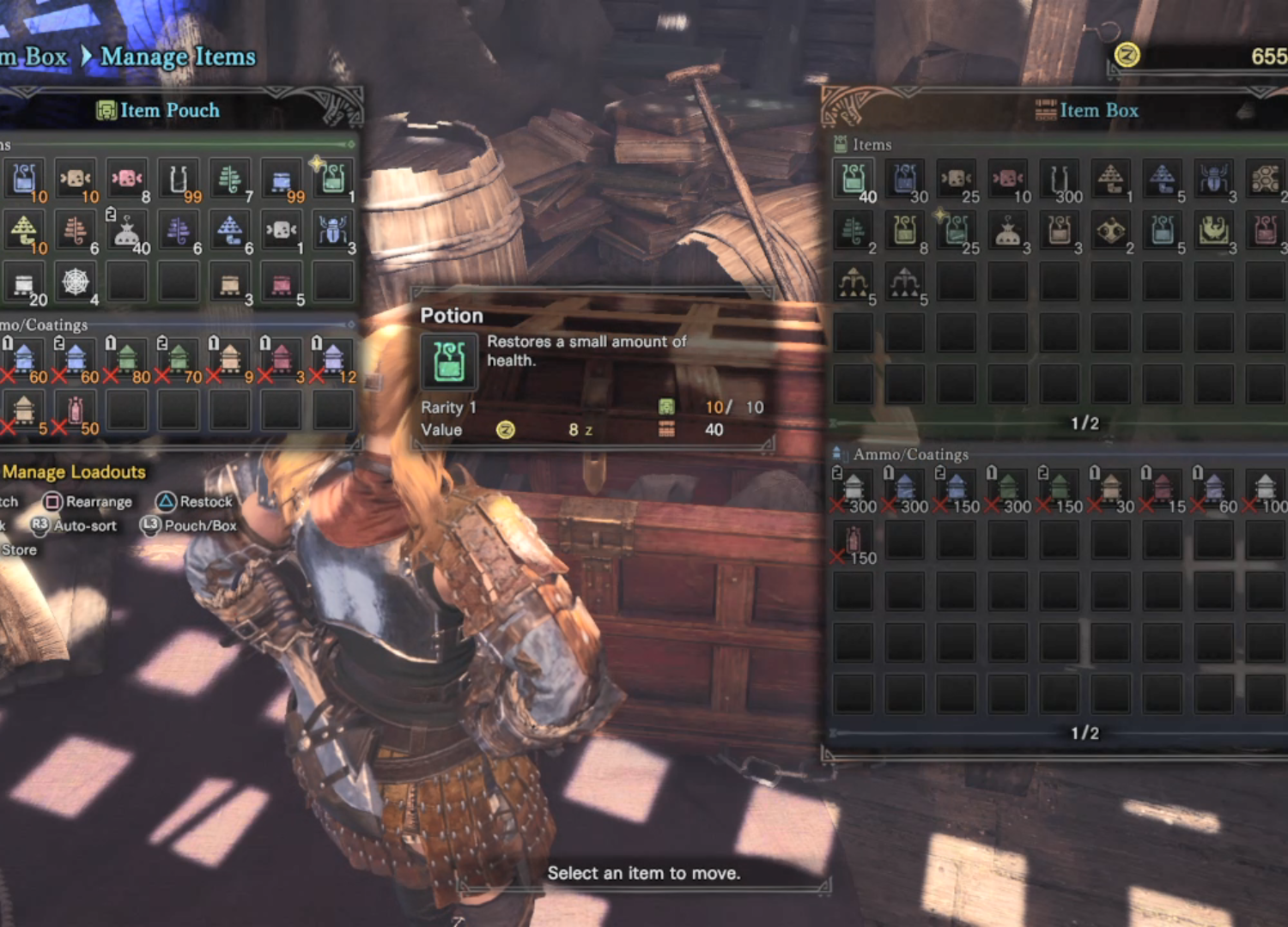Viewport: 1288px width, 927px height.
Task: Select the empty bottle stack of 300
Action: click(1060, 179)
